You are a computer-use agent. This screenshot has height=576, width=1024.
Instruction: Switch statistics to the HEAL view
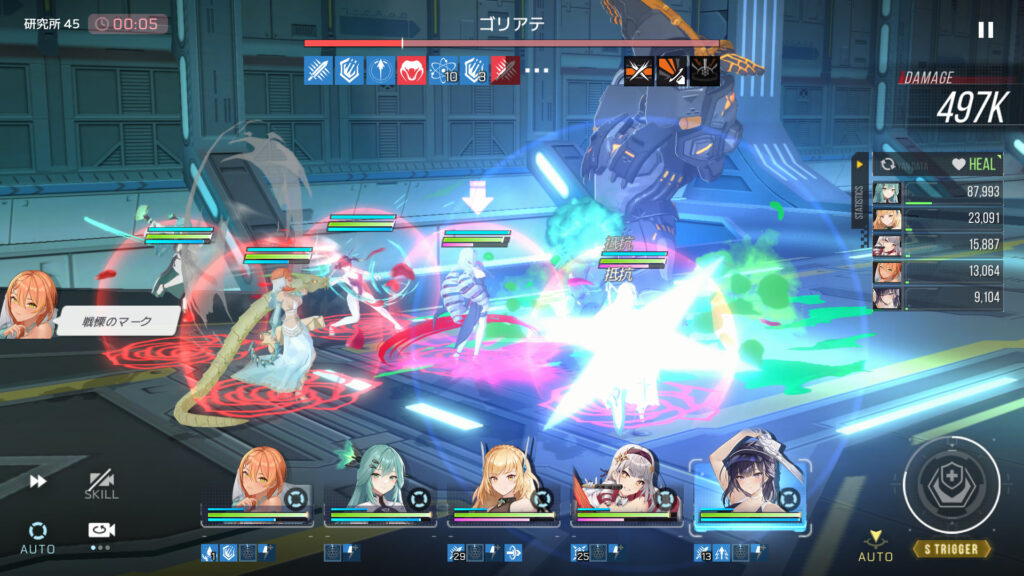tap(973, 164)
